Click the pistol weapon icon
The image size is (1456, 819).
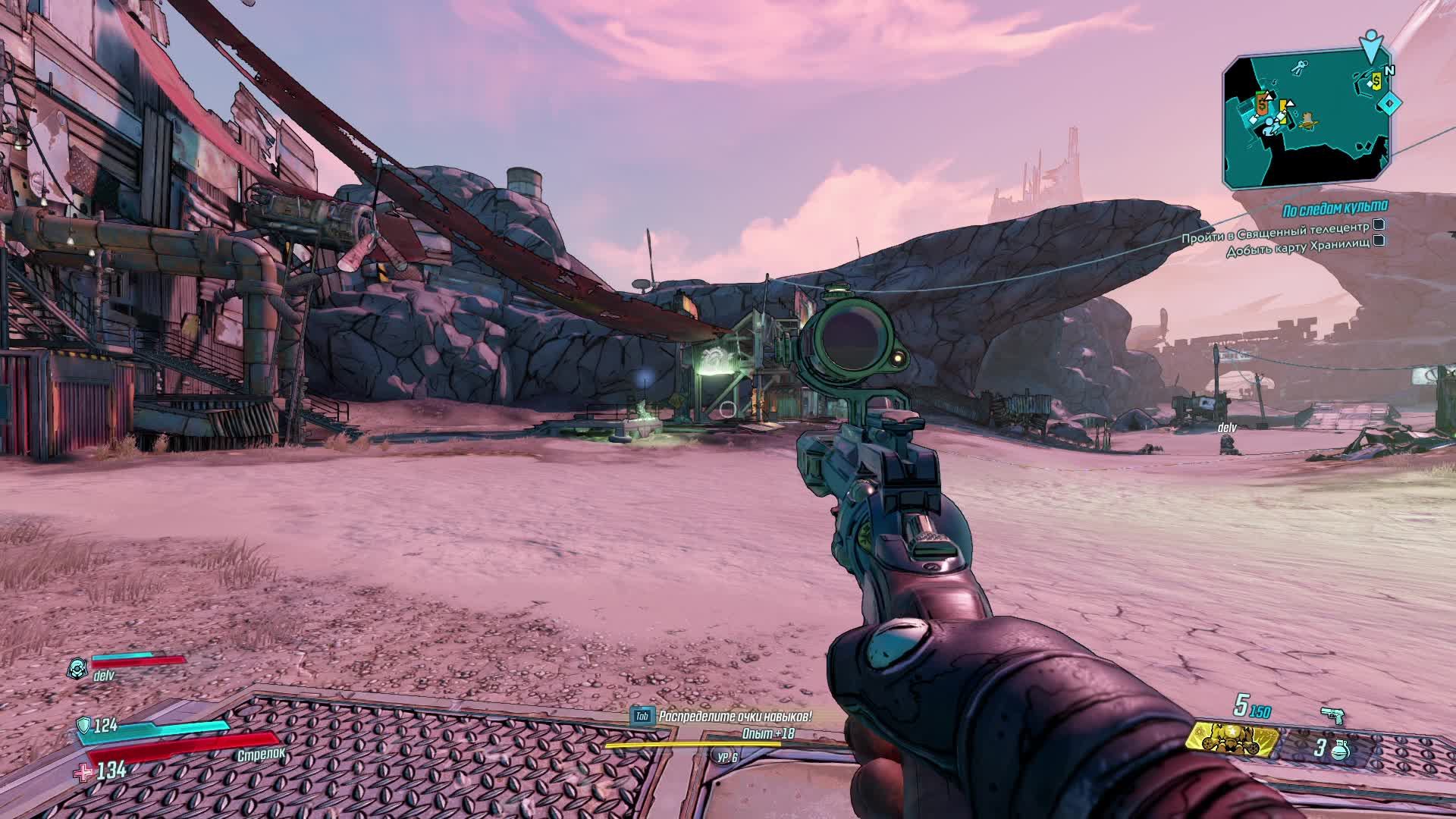pyautogui.click(x=1331, y=714)
